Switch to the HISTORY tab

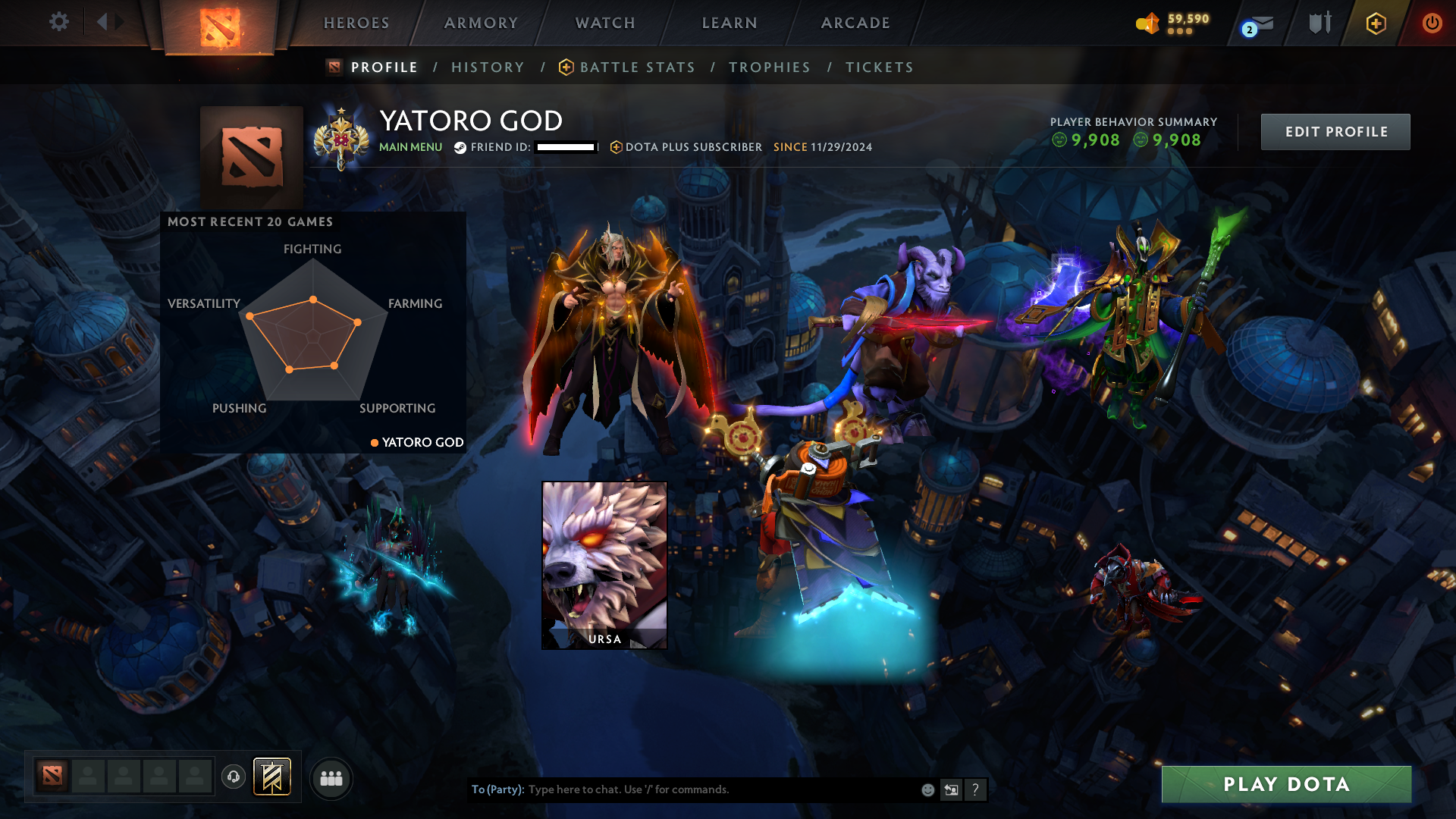tap(488, 67)
